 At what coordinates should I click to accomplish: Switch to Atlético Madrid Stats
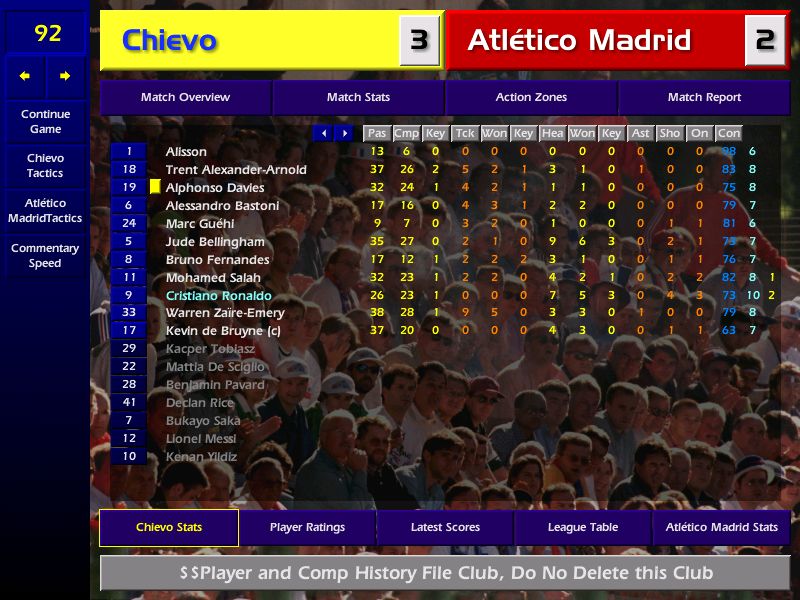tap(722, 527)
